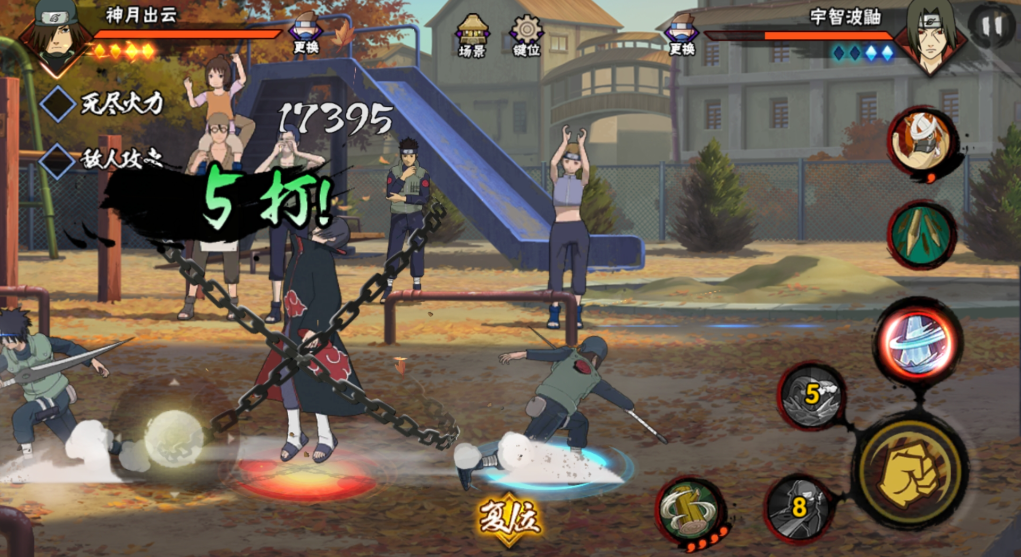Trigger the log substitution jutsu icon
Screen dimensions: 1021x557
point(690,510)
